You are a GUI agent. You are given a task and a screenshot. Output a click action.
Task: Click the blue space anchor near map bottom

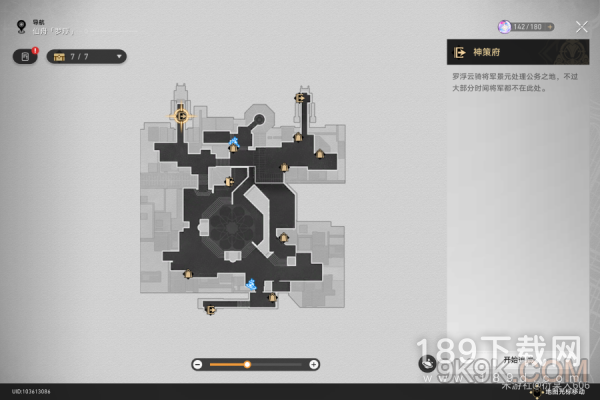point(252,285)
